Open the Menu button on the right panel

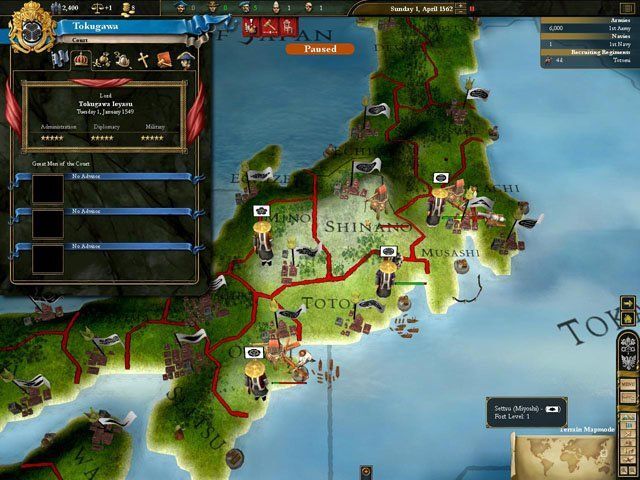click(x=628, y=383)
